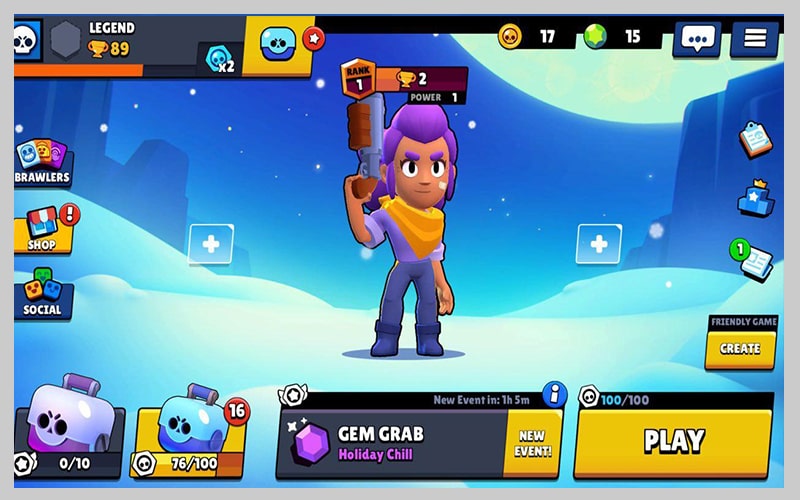Create a friendly game

coord(740,348)
